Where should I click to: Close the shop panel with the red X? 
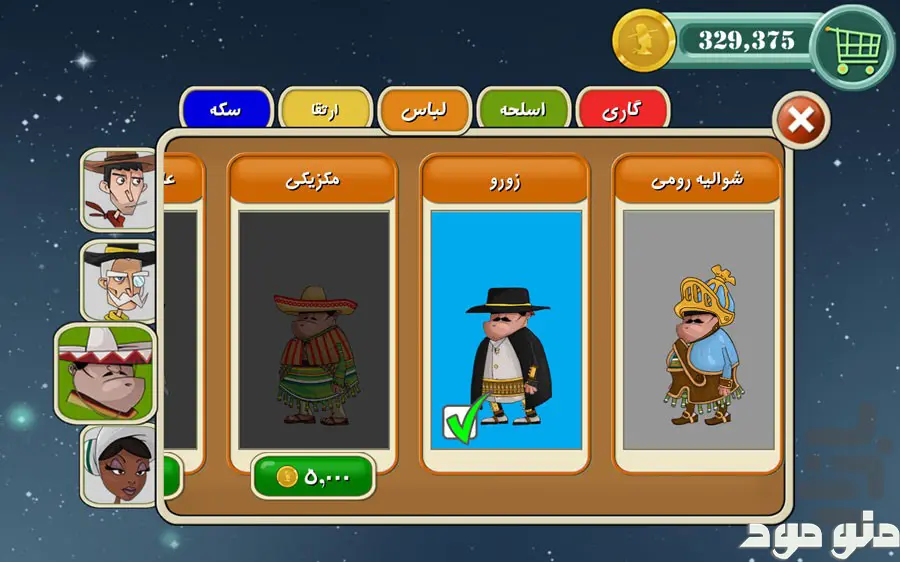point(801,122)
